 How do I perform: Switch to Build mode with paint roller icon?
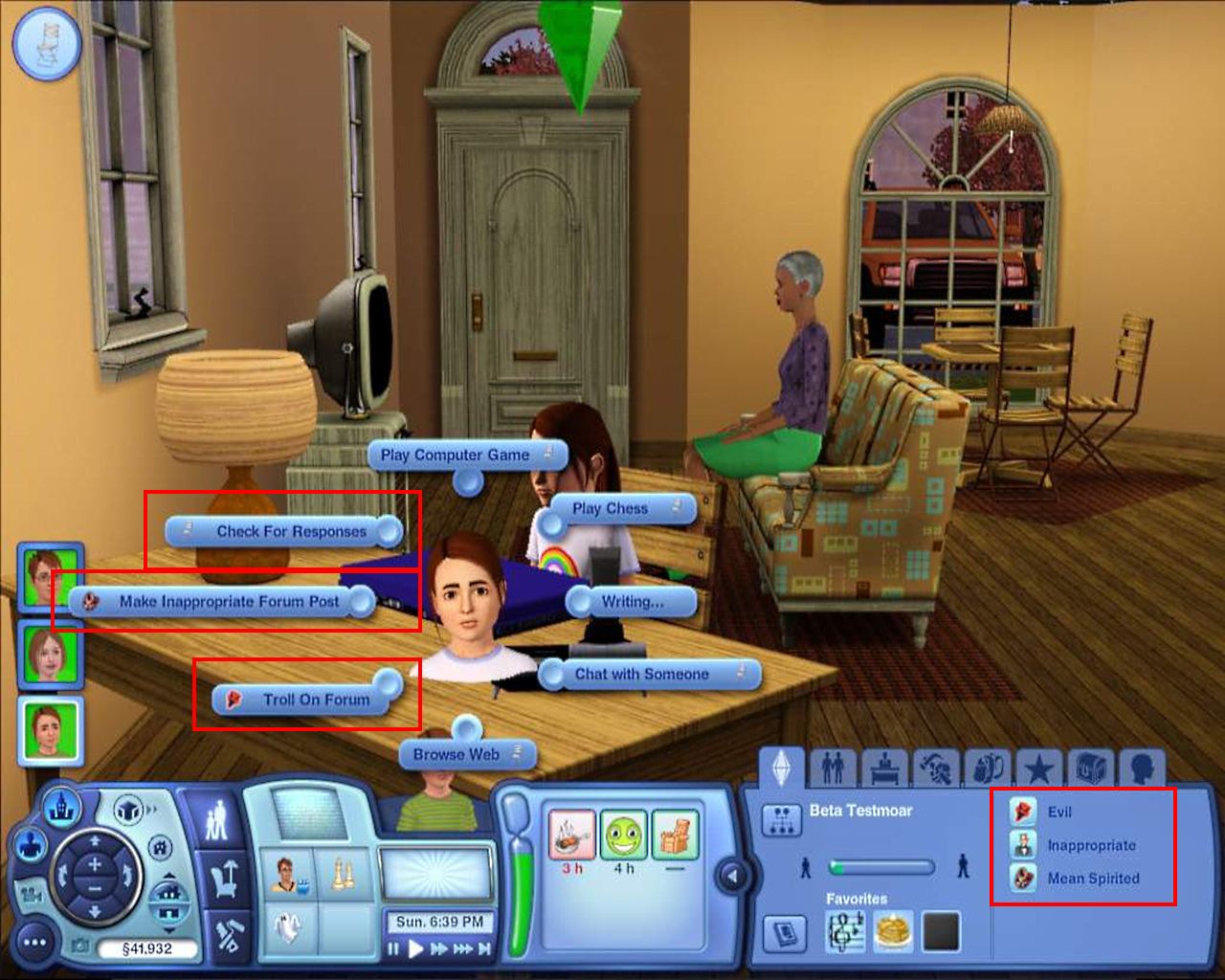[x=228, y=937]
